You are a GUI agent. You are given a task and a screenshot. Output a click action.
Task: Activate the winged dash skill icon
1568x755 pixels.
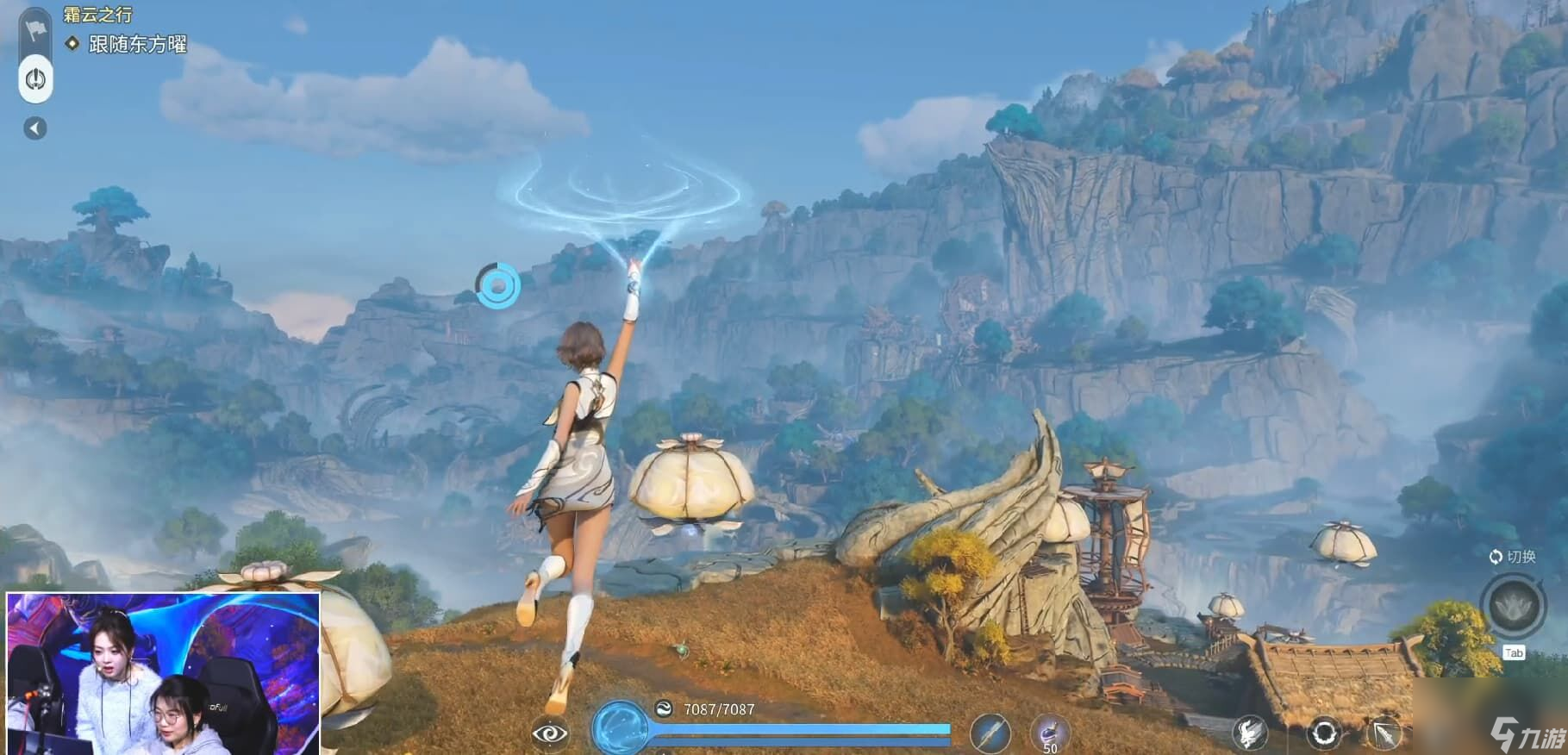[x=1249, y=733]
